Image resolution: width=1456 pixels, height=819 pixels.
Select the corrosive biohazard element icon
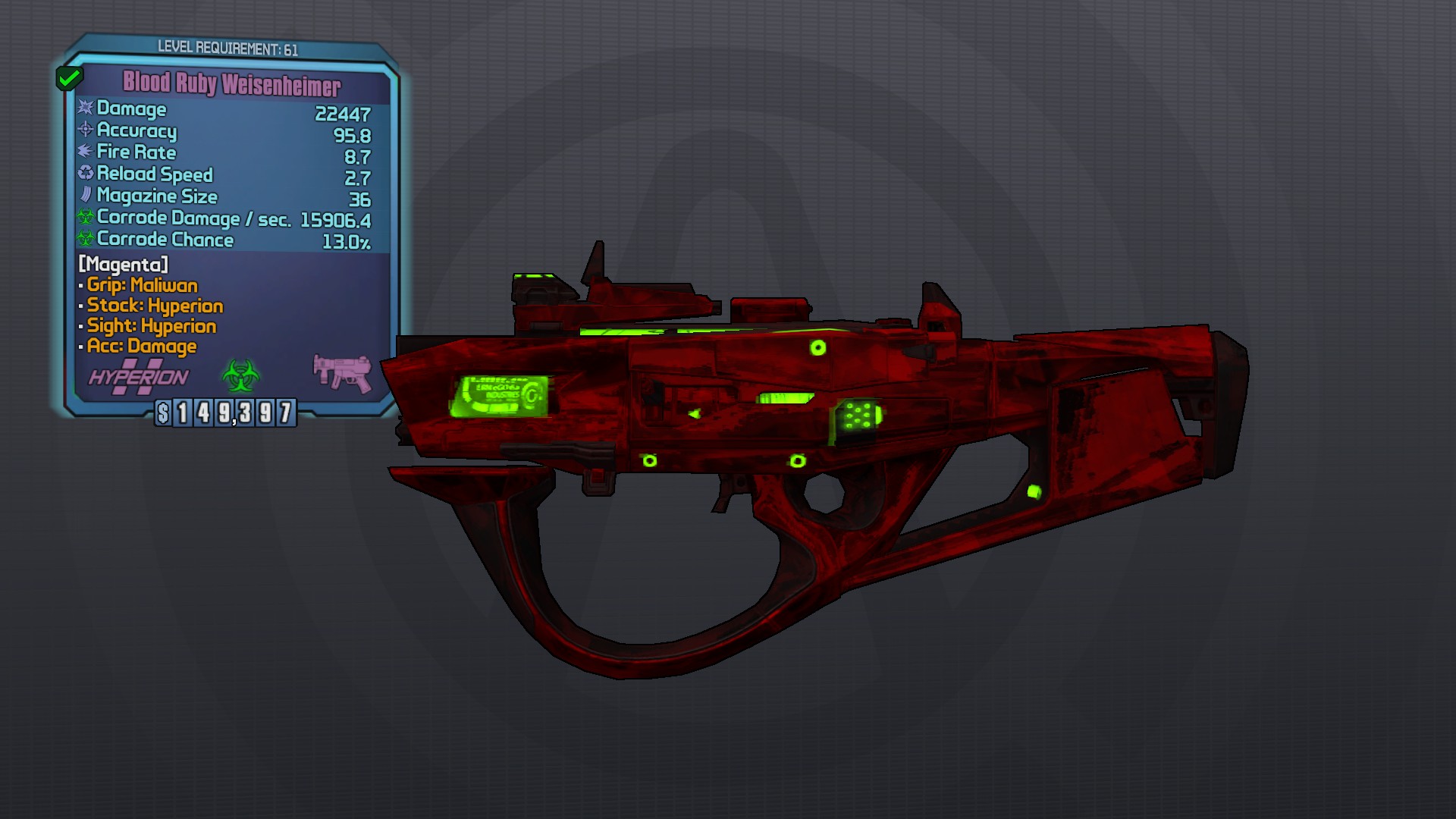click(x=240, y=375)
